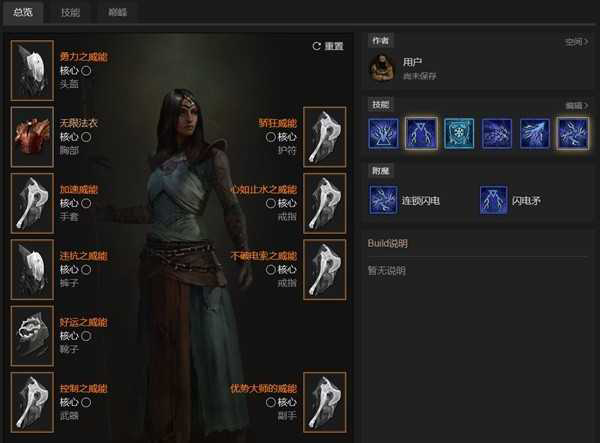Click the 重置 reset button
The image size is (600, 443).
(327, 46)
